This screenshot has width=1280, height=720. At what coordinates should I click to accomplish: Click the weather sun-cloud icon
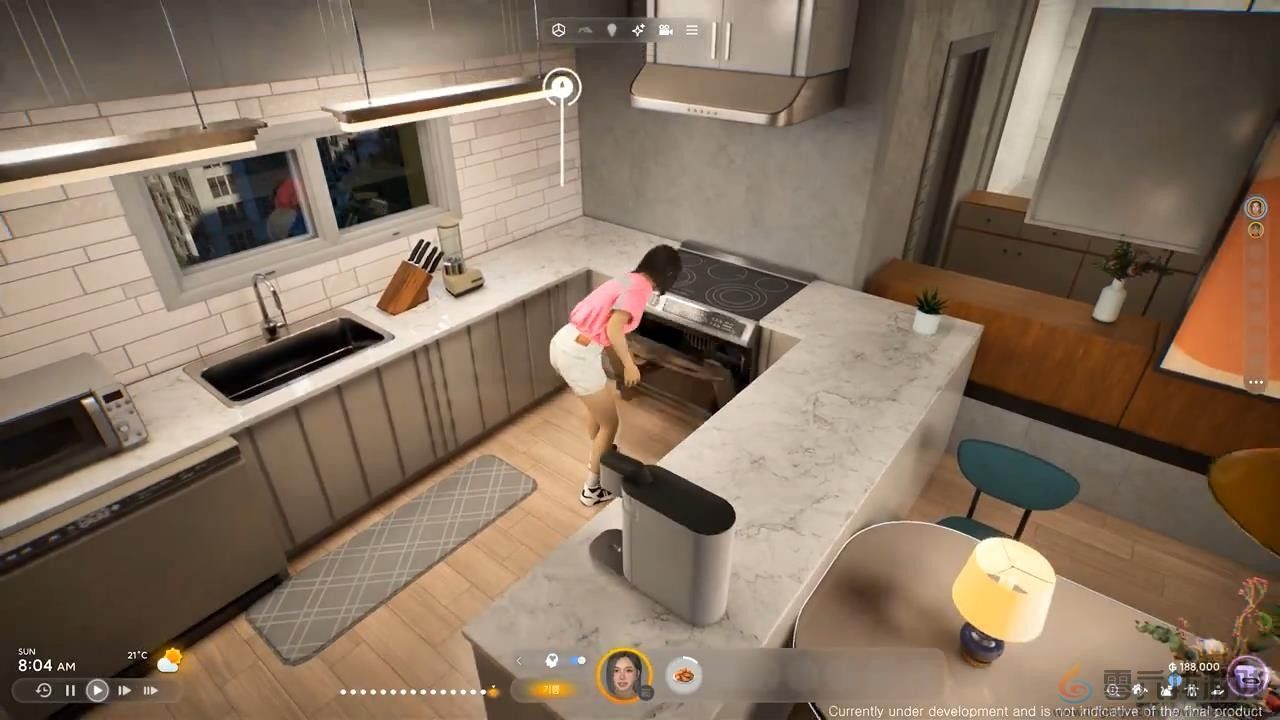point(169,660)
